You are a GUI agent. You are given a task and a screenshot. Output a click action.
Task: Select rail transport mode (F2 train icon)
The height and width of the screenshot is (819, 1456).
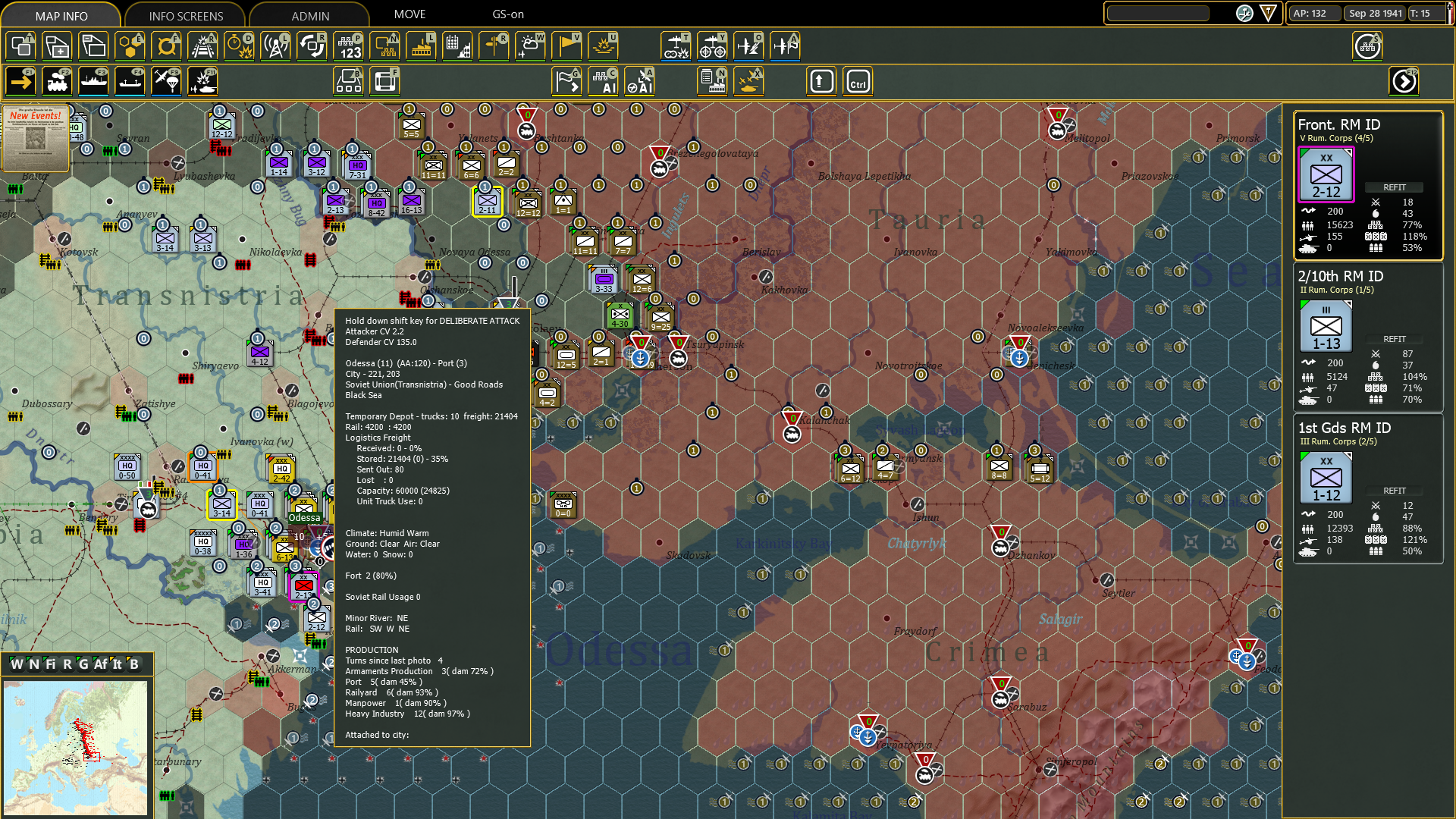pos(57,81)
